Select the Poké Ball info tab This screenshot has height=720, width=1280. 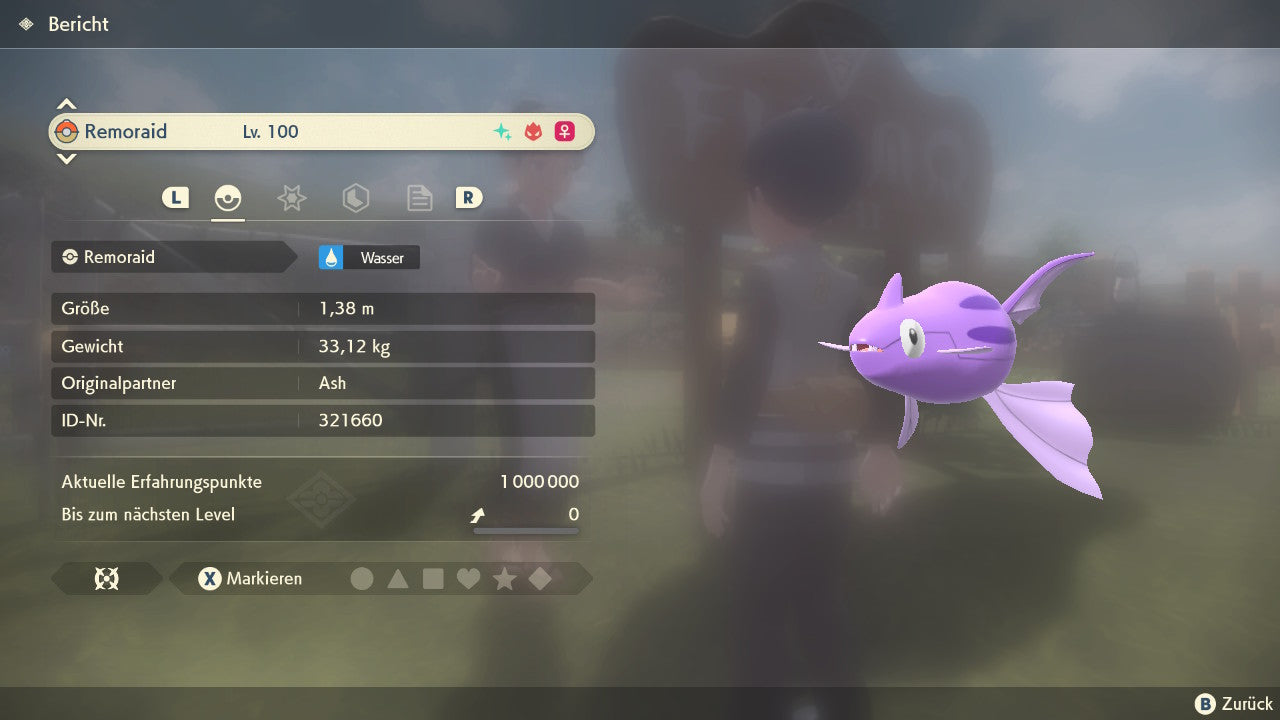click(x=228, y=198)
